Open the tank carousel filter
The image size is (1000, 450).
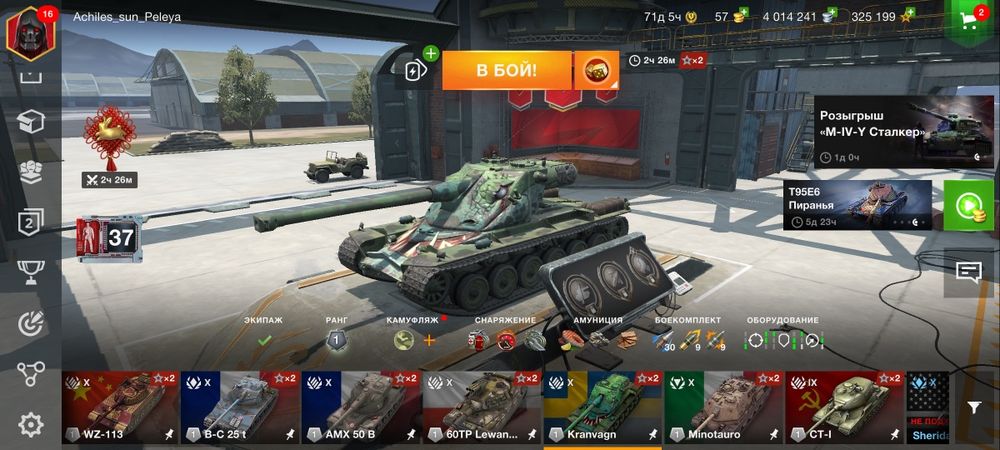974,407
